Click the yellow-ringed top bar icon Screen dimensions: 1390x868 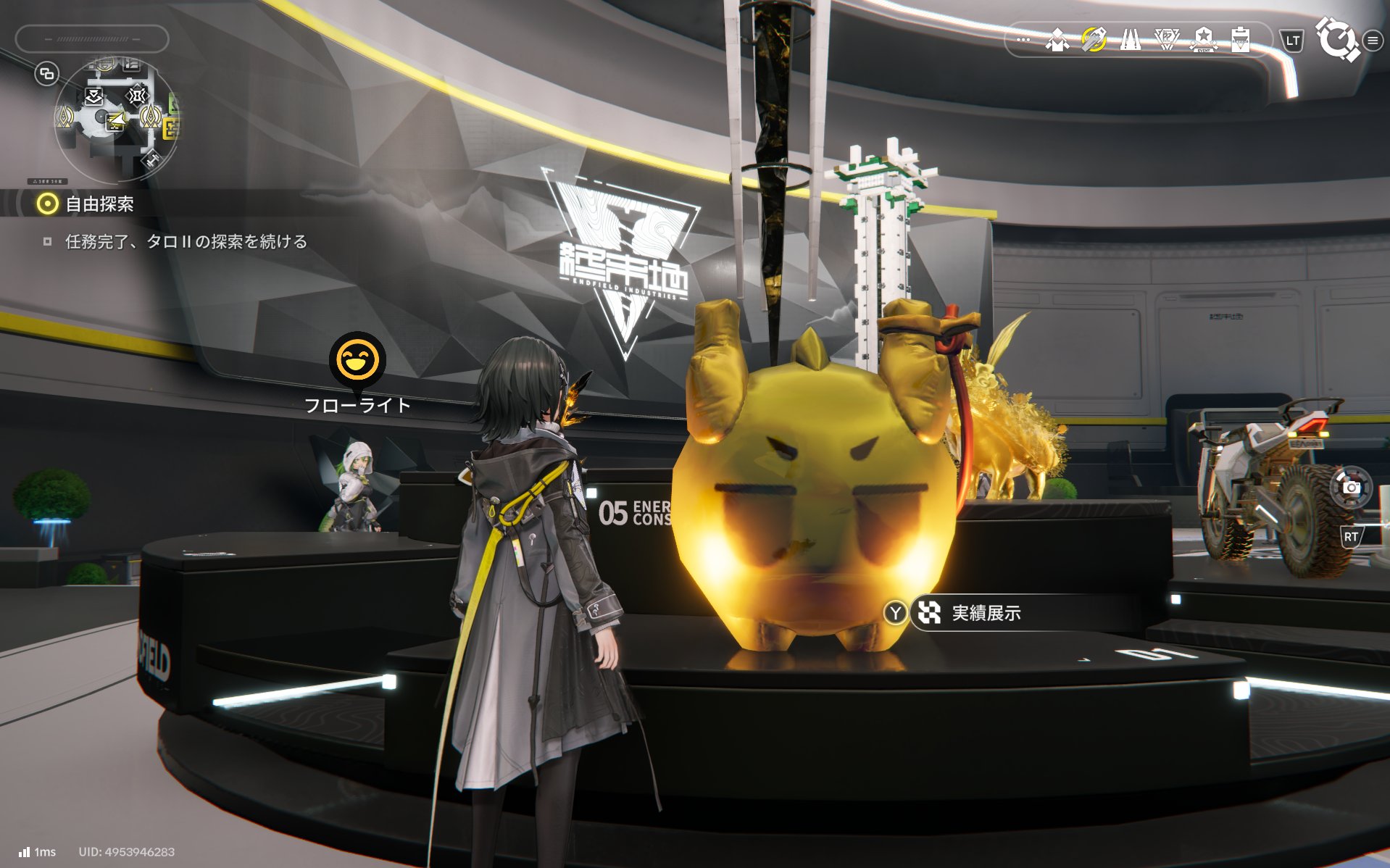coord(1093,40)
